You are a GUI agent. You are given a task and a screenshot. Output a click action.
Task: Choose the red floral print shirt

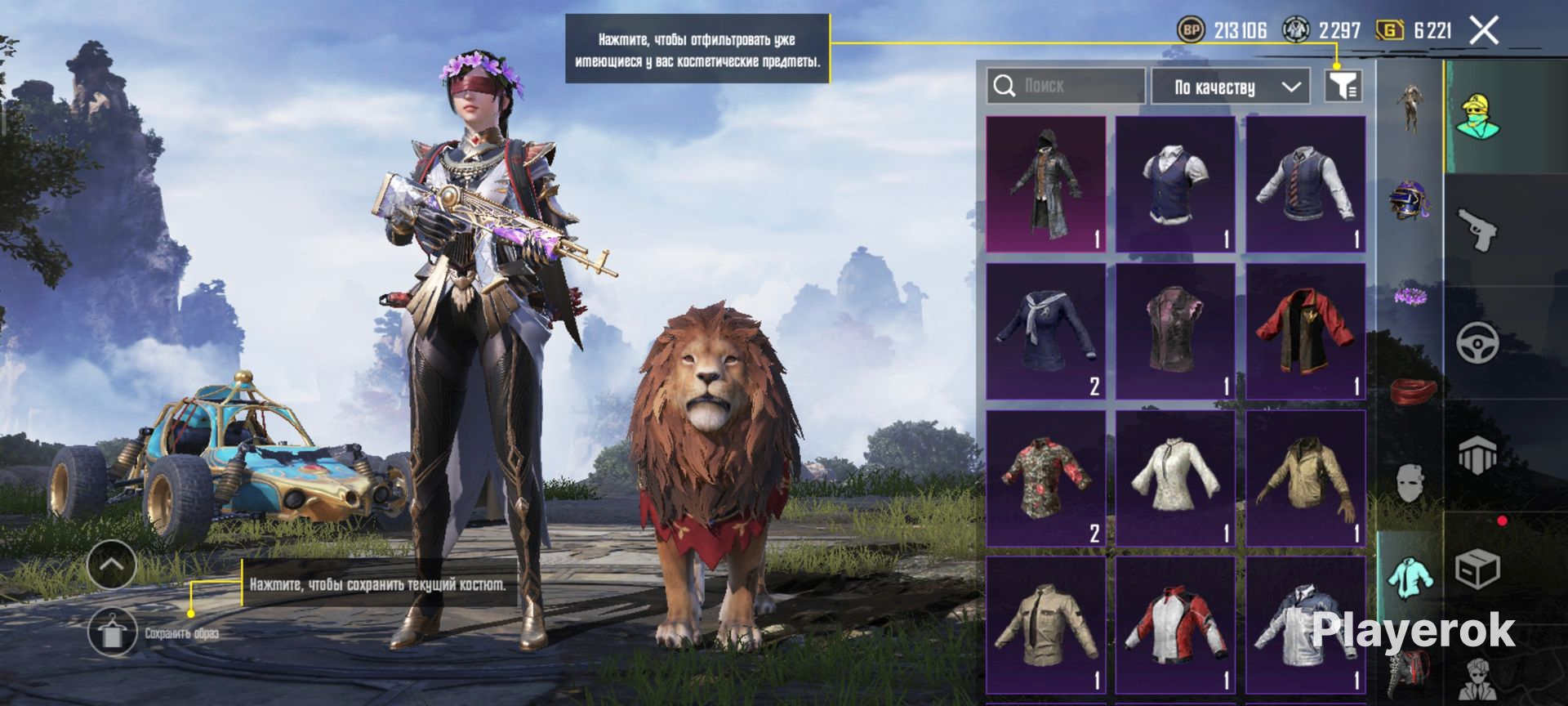click(x=1045, y=478)
